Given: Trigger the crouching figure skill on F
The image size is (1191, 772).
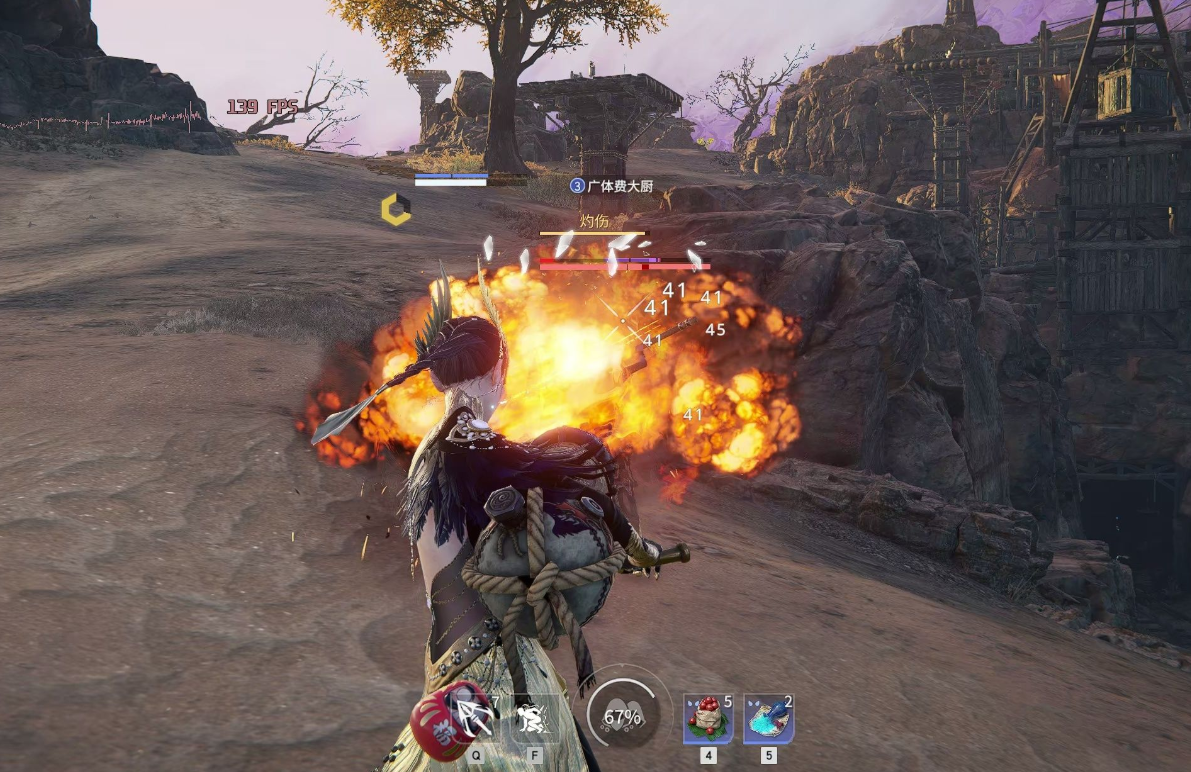Looking at the screenshot, I should pyautogui.click(x=531, y=717).
